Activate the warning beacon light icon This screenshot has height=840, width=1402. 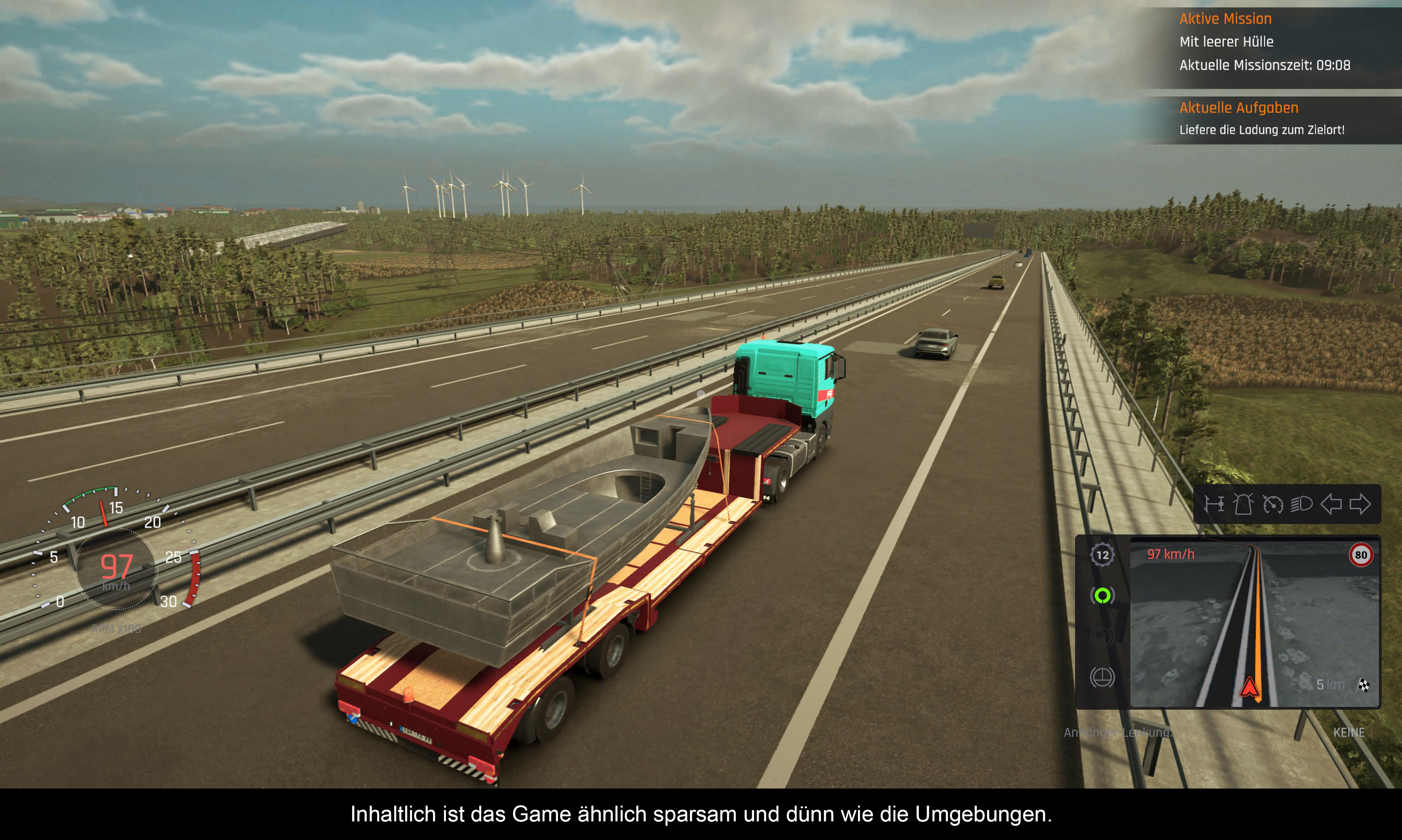click(1243, 504)
